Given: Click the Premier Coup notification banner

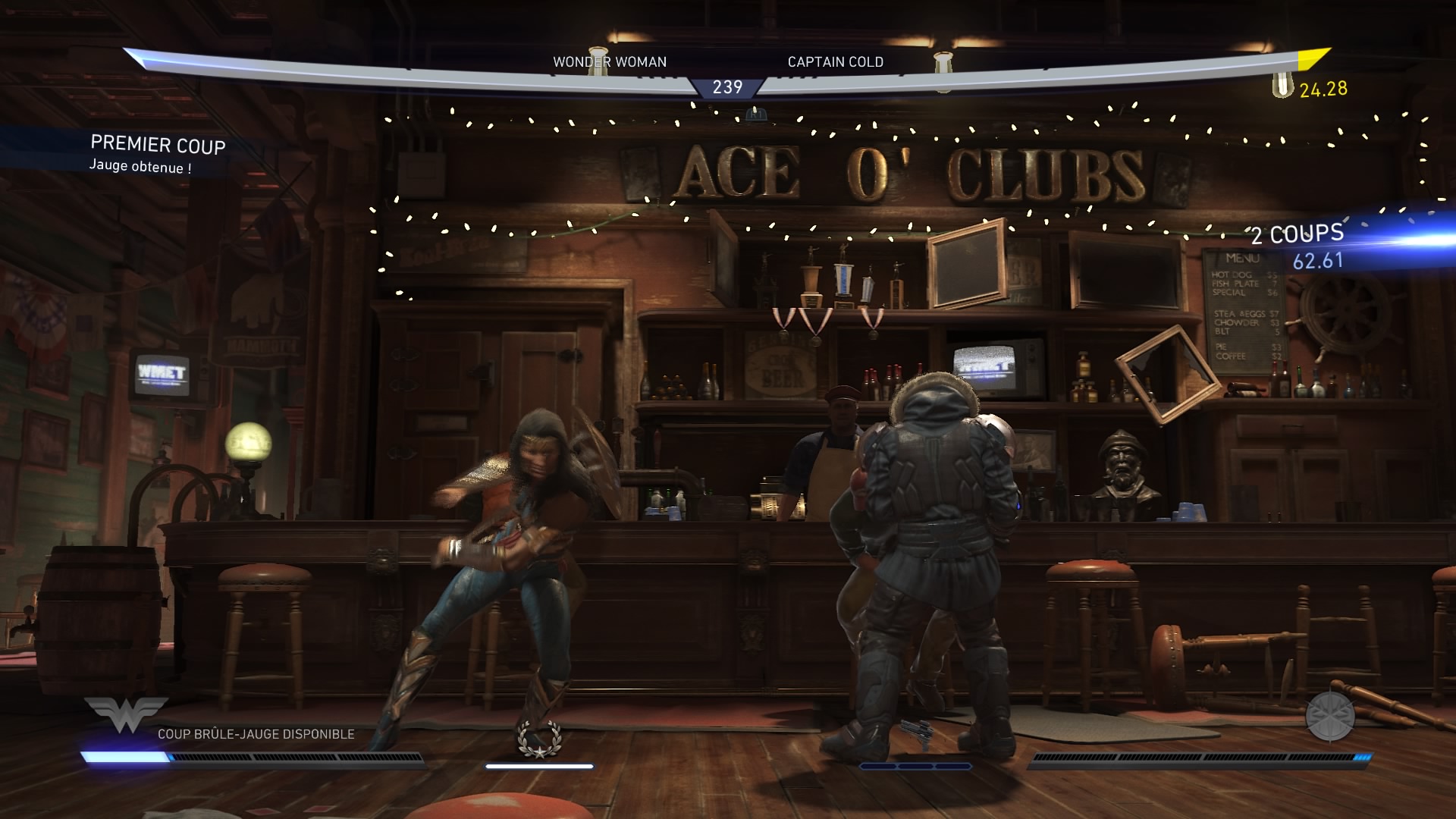Looking at the screenshot, I should point(156,154).
